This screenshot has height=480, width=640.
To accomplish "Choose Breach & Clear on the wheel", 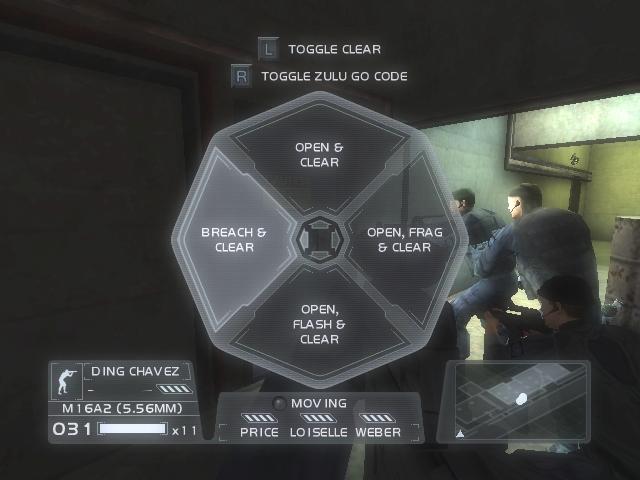I will 234,240.
